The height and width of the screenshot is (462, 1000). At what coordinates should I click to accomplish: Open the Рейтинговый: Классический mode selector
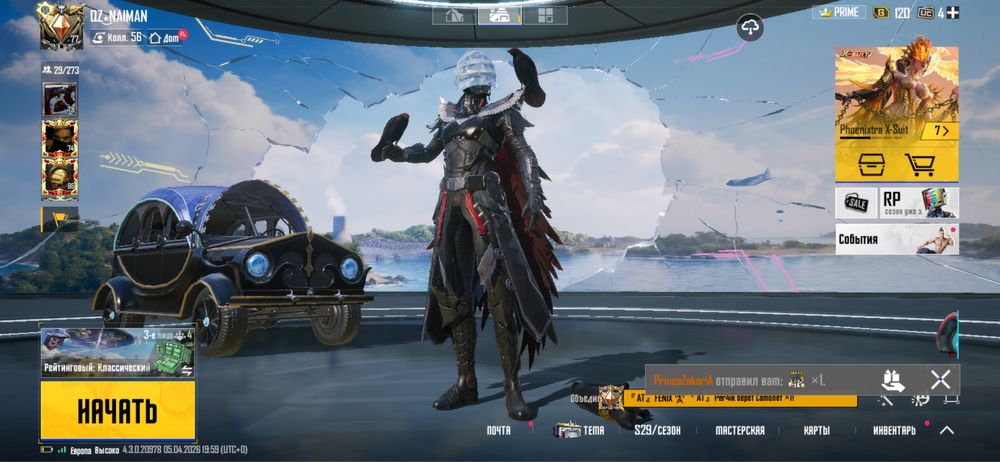(117, 353)
